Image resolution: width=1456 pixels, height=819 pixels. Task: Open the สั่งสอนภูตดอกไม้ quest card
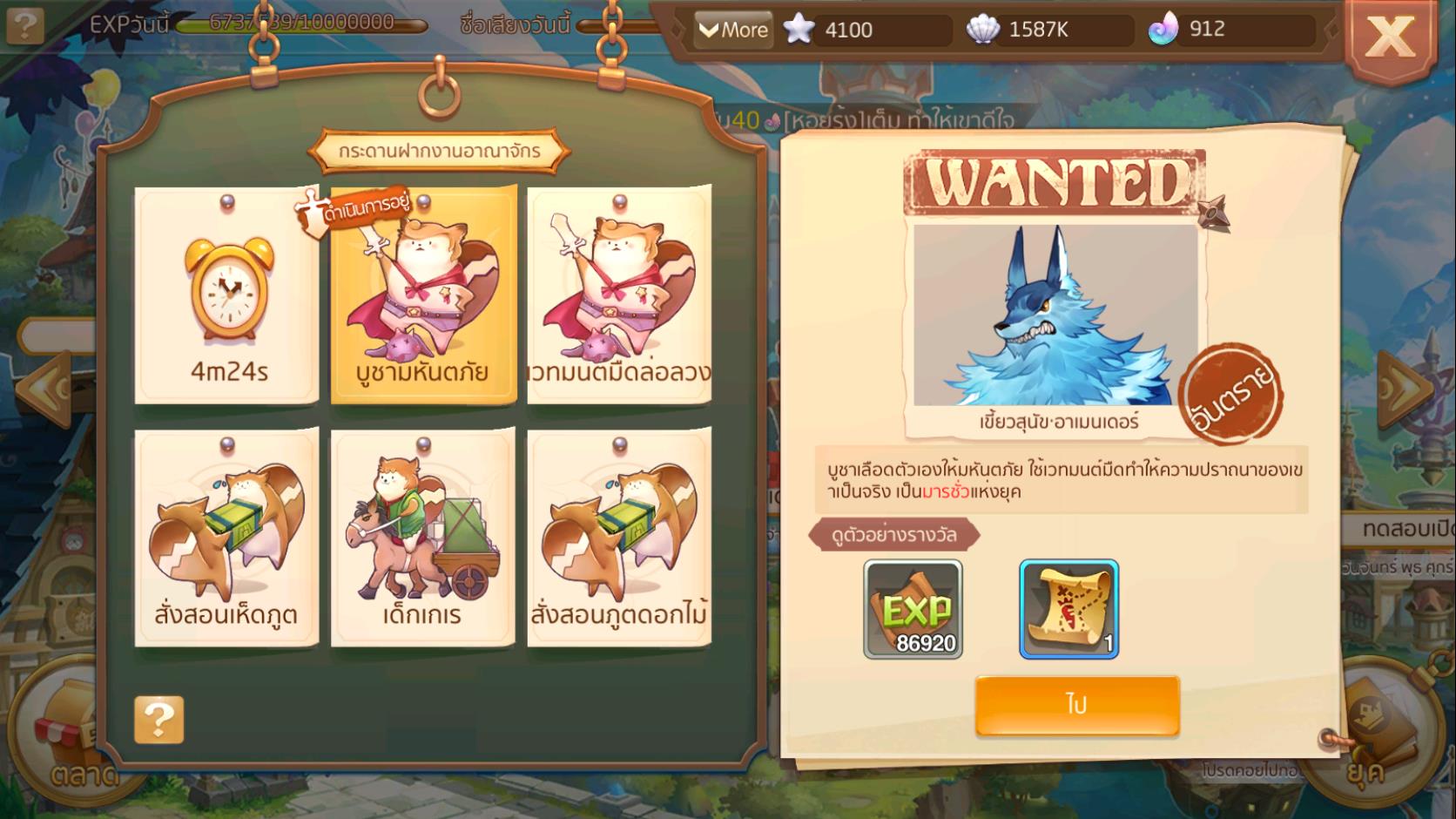619,538
